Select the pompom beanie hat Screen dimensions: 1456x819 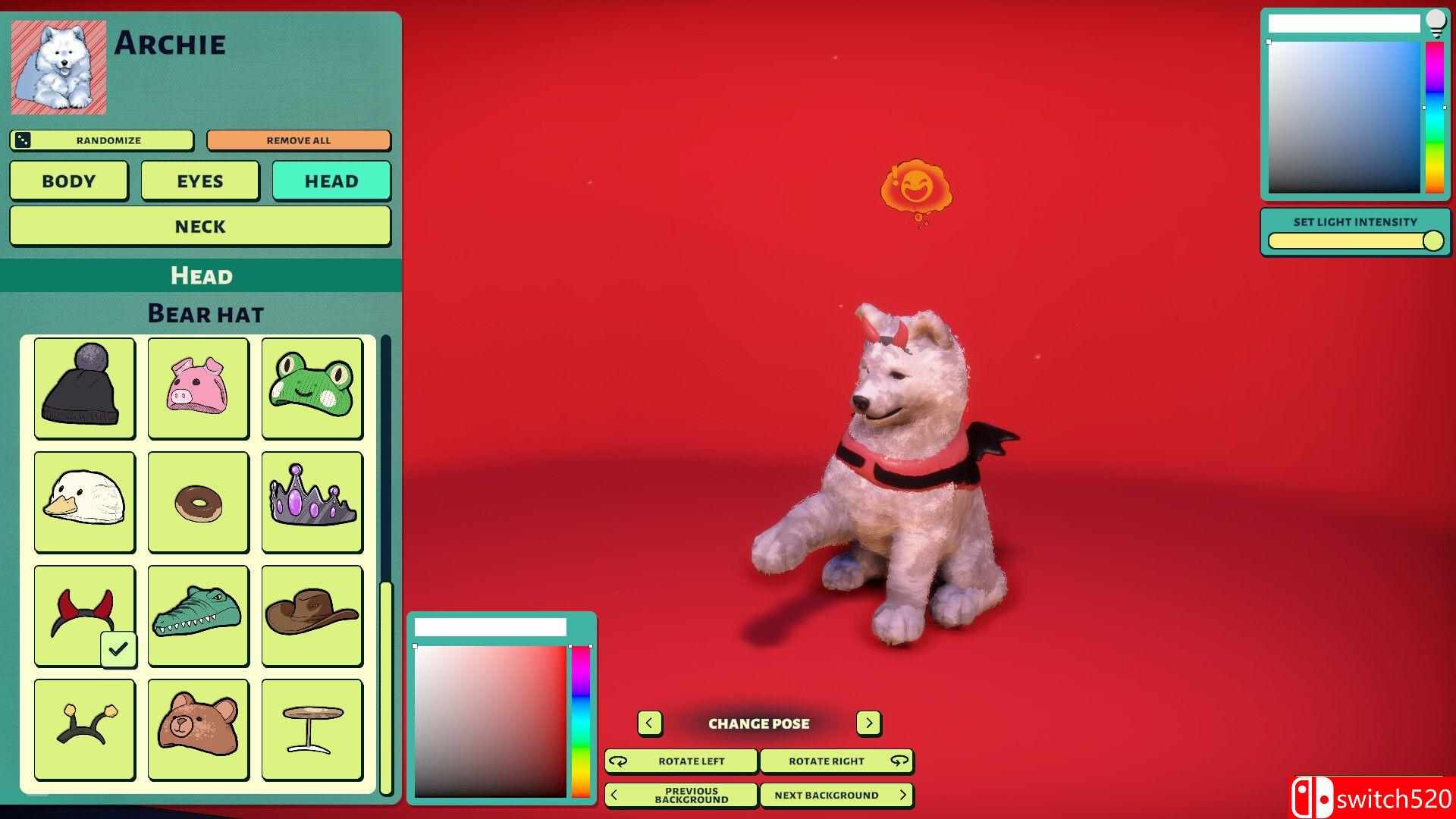click(84, 388)
